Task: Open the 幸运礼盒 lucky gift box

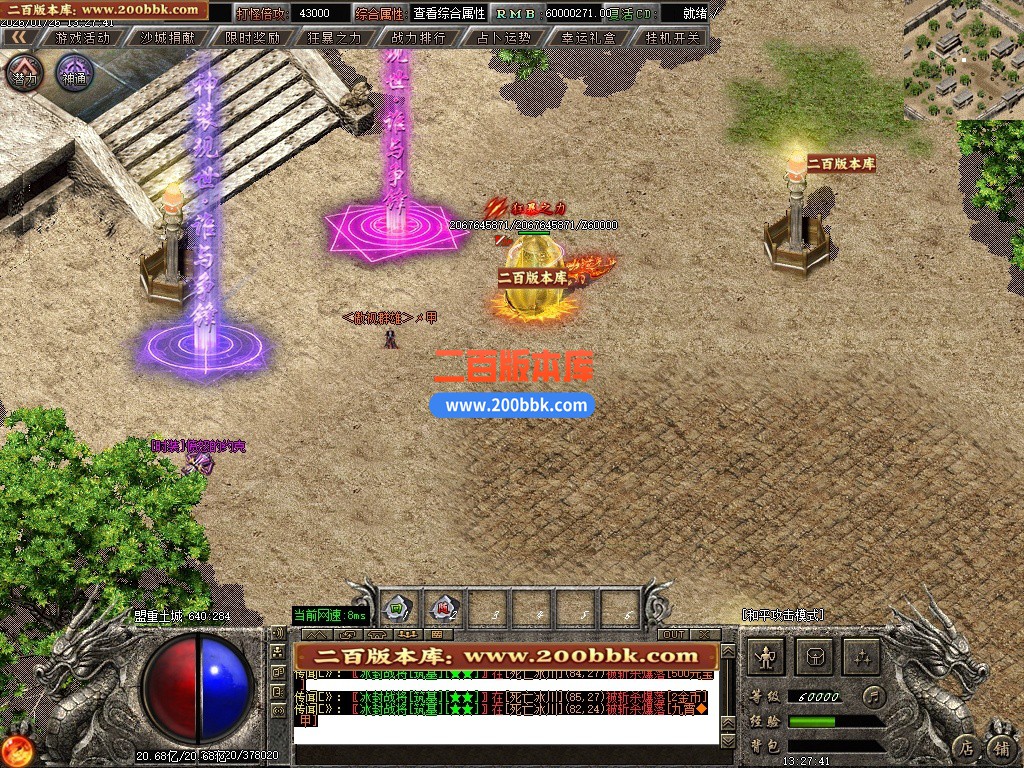Action: (x=589, y=38)
